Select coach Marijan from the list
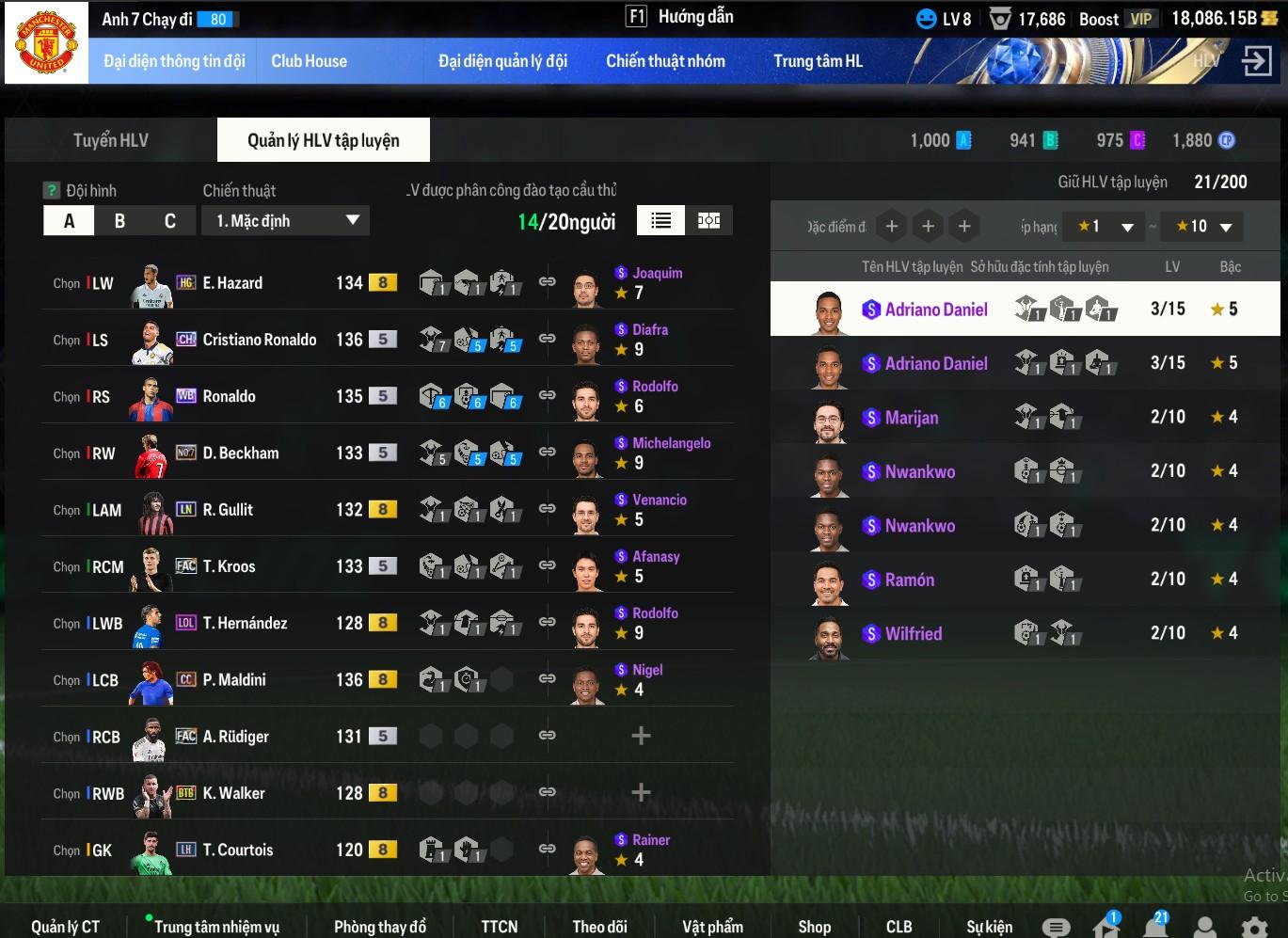 (911, 418)
